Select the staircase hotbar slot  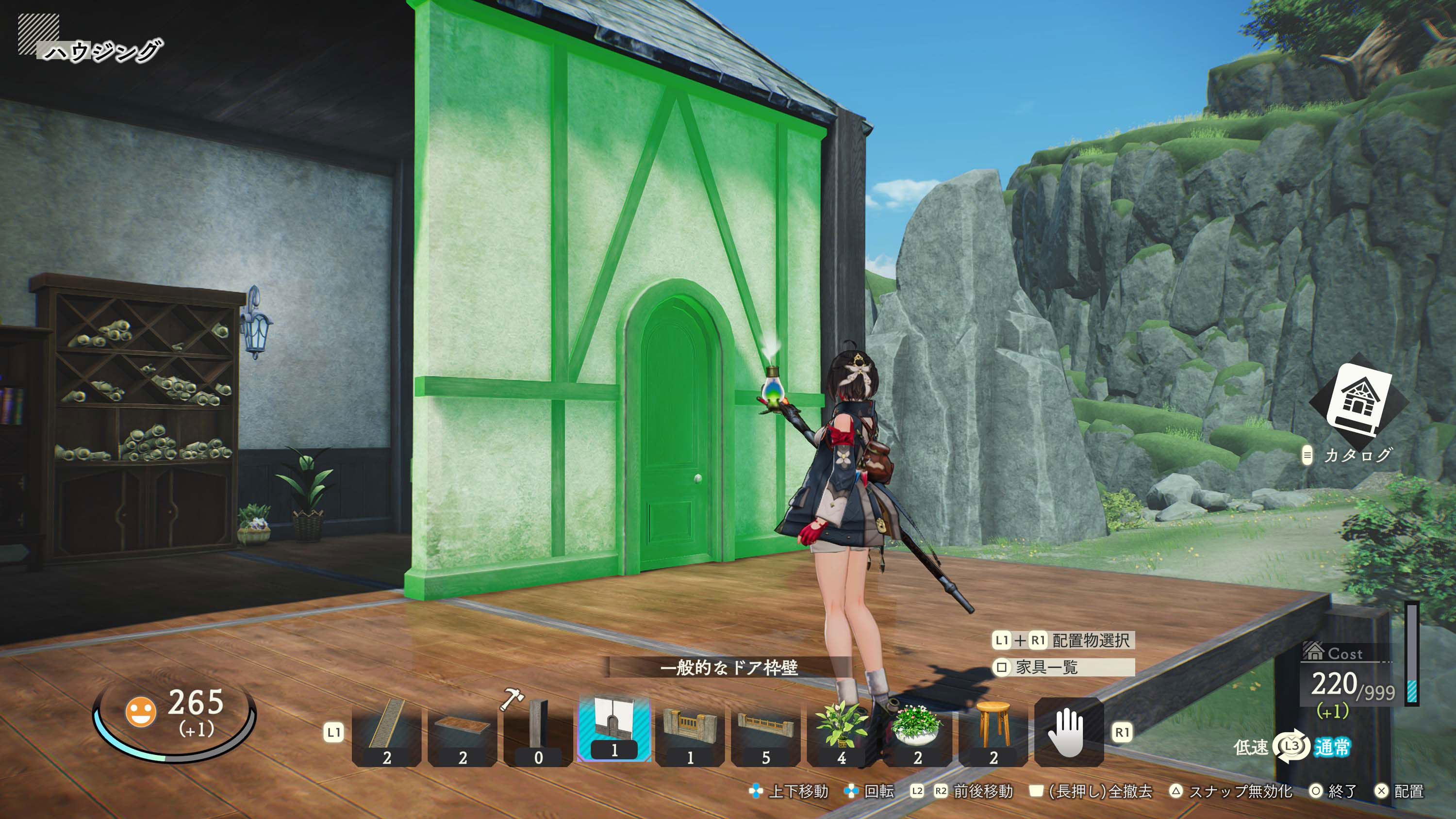coord(387,732)
